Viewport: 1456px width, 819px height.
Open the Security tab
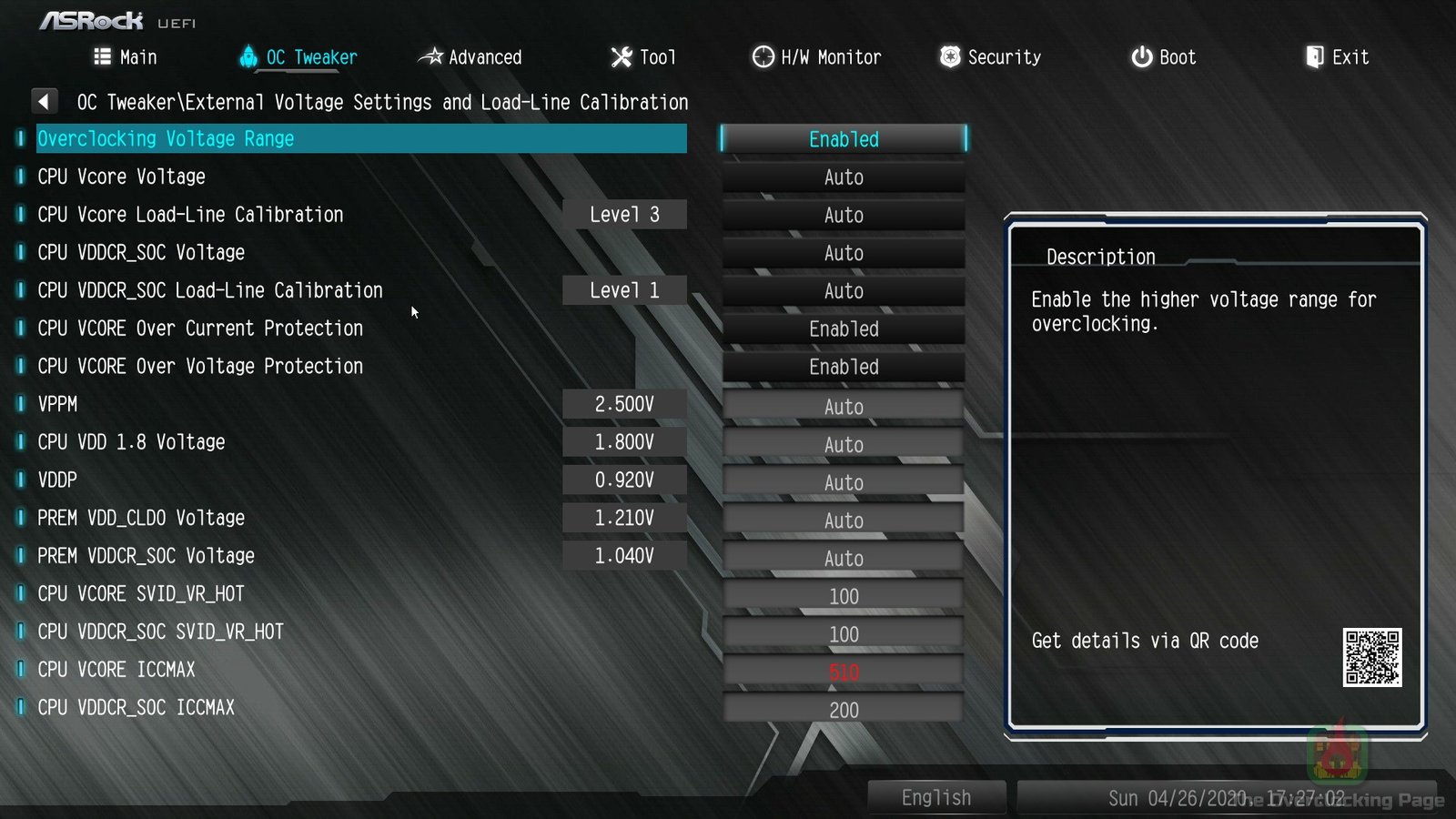tap(990, 57)
